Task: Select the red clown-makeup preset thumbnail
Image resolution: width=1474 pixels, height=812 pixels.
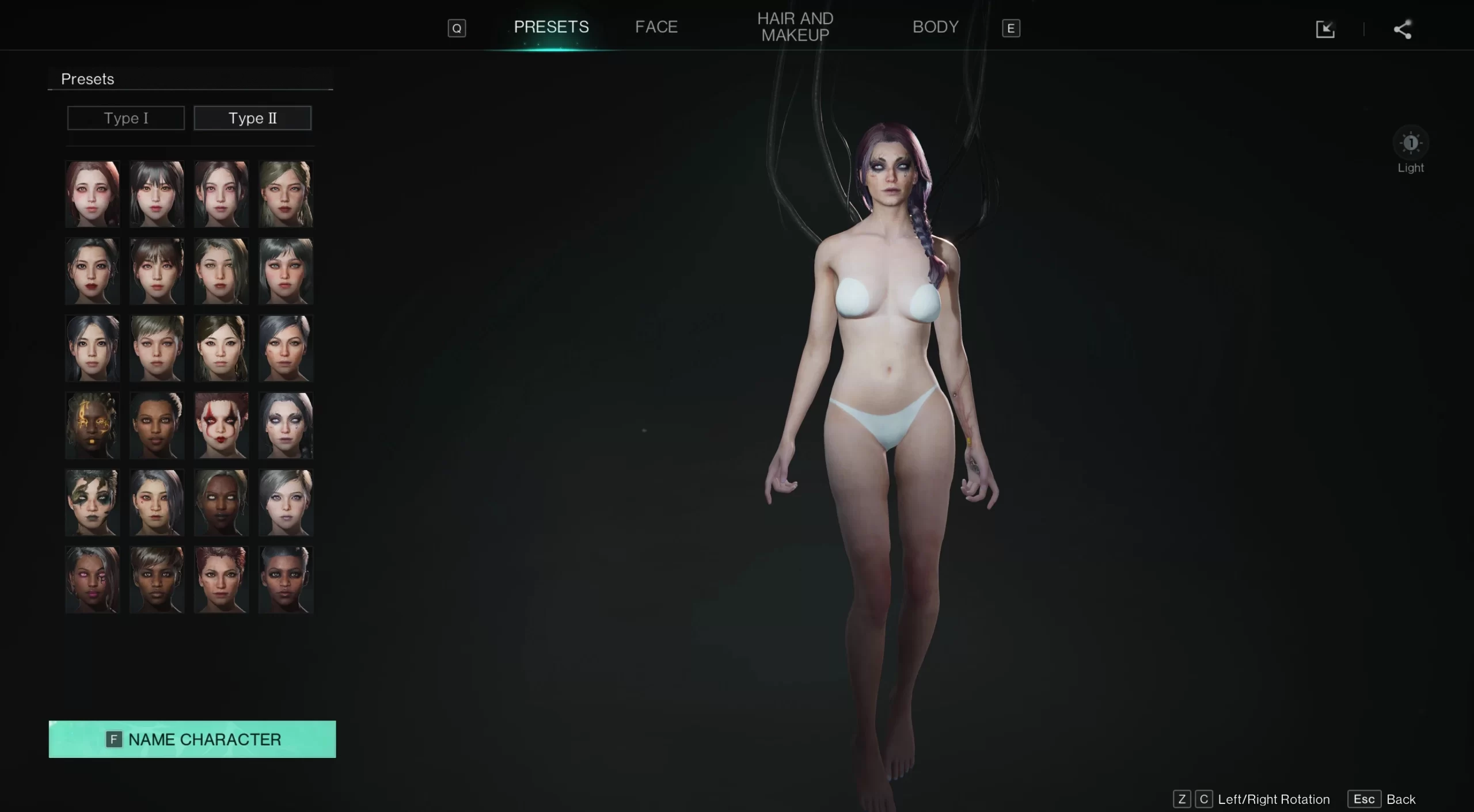Action: 222,425
